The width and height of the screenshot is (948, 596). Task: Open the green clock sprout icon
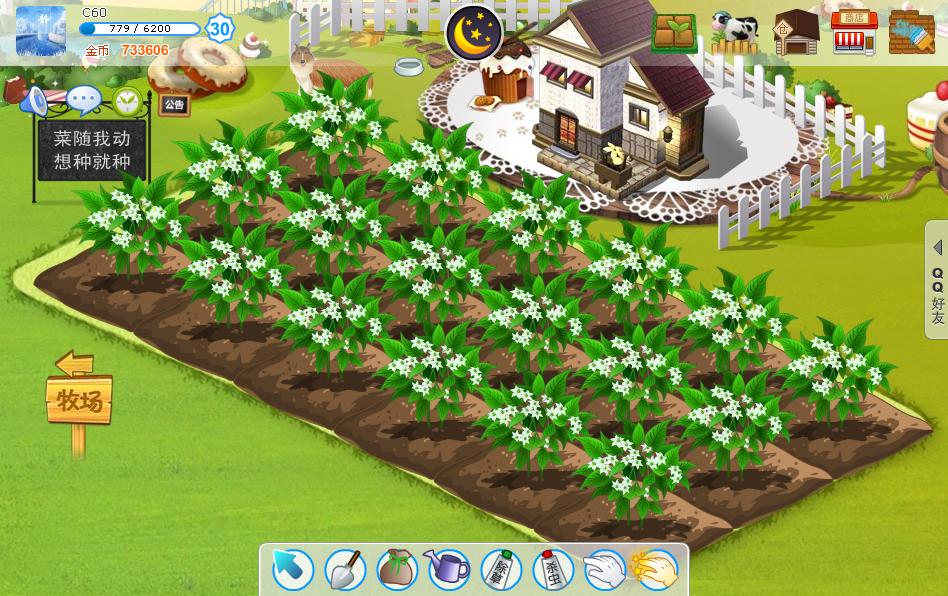pos(127,100)
